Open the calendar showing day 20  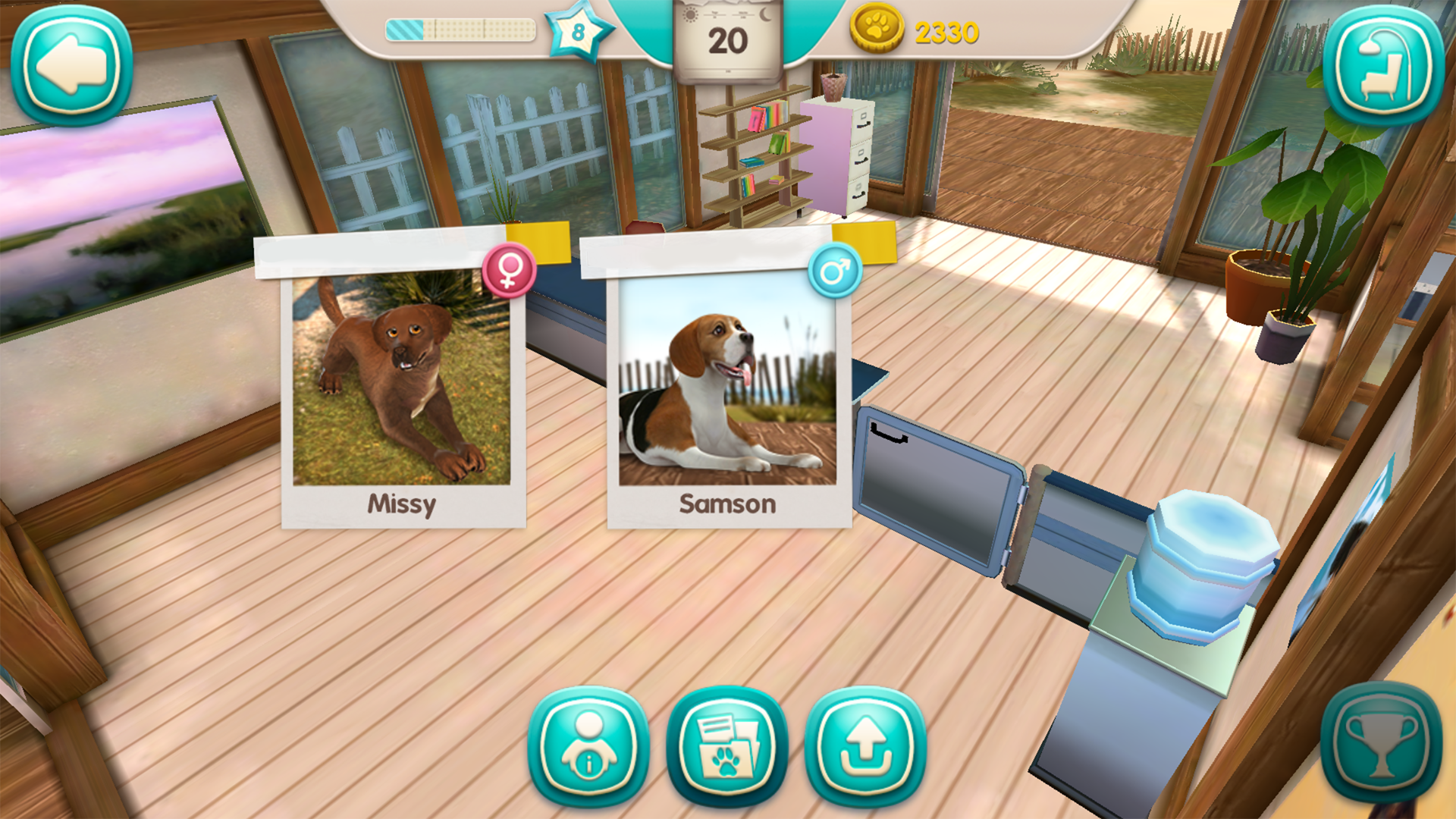(730, 39)
